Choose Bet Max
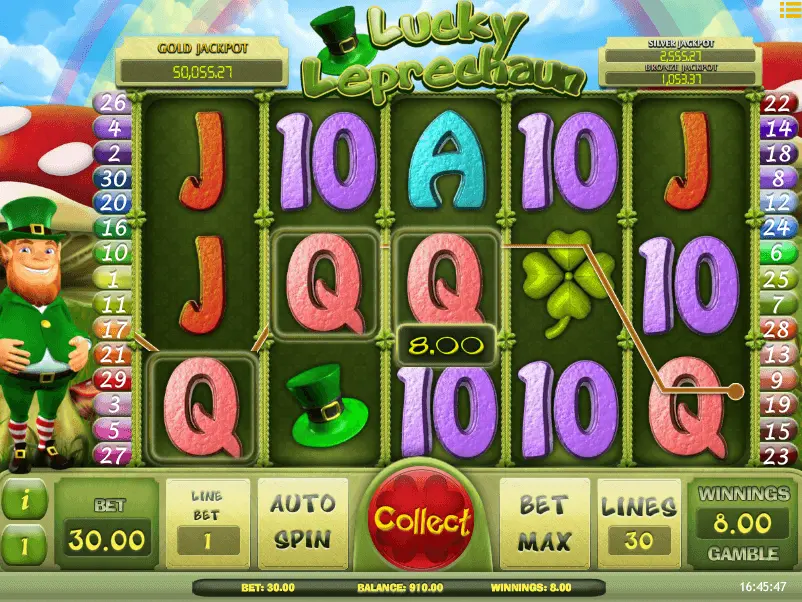 coord(543,522)
